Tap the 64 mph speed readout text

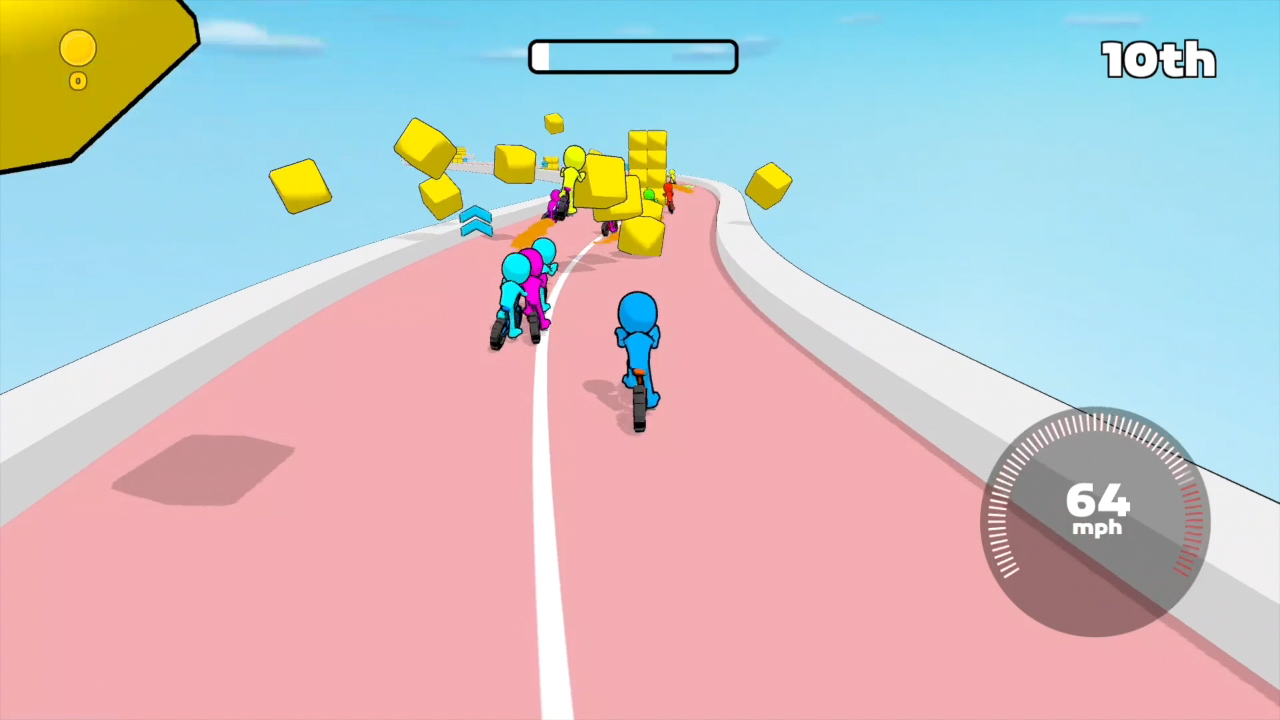(x=1095, y=505)
